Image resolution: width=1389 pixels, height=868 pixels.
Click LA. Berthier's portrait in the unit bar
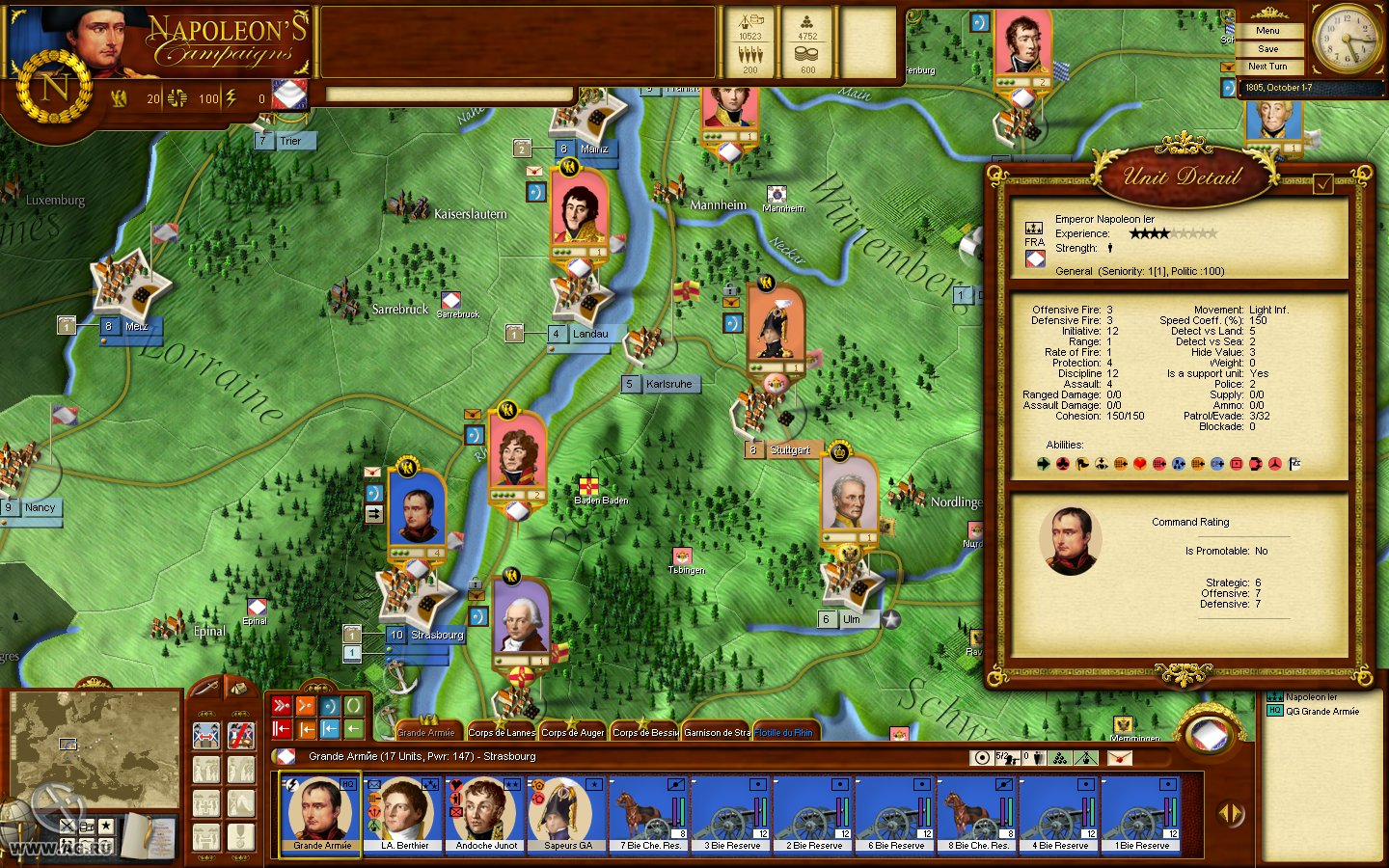coord(401,810)
